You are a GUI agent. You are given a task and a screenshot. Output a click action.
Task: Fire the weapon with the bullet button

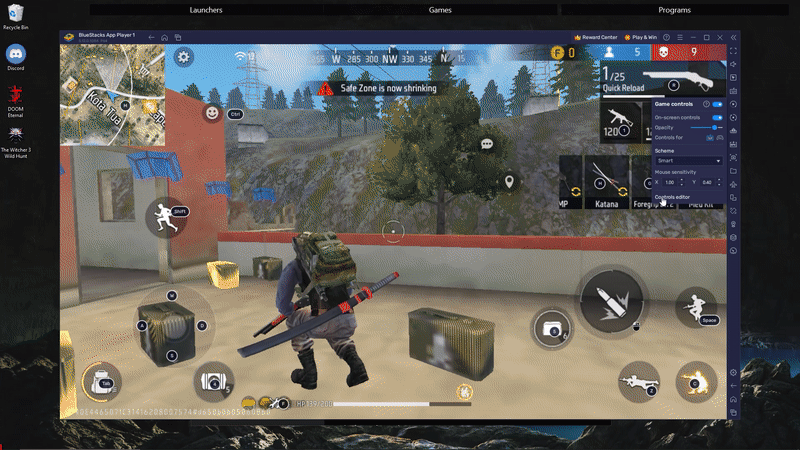point(611,299)
